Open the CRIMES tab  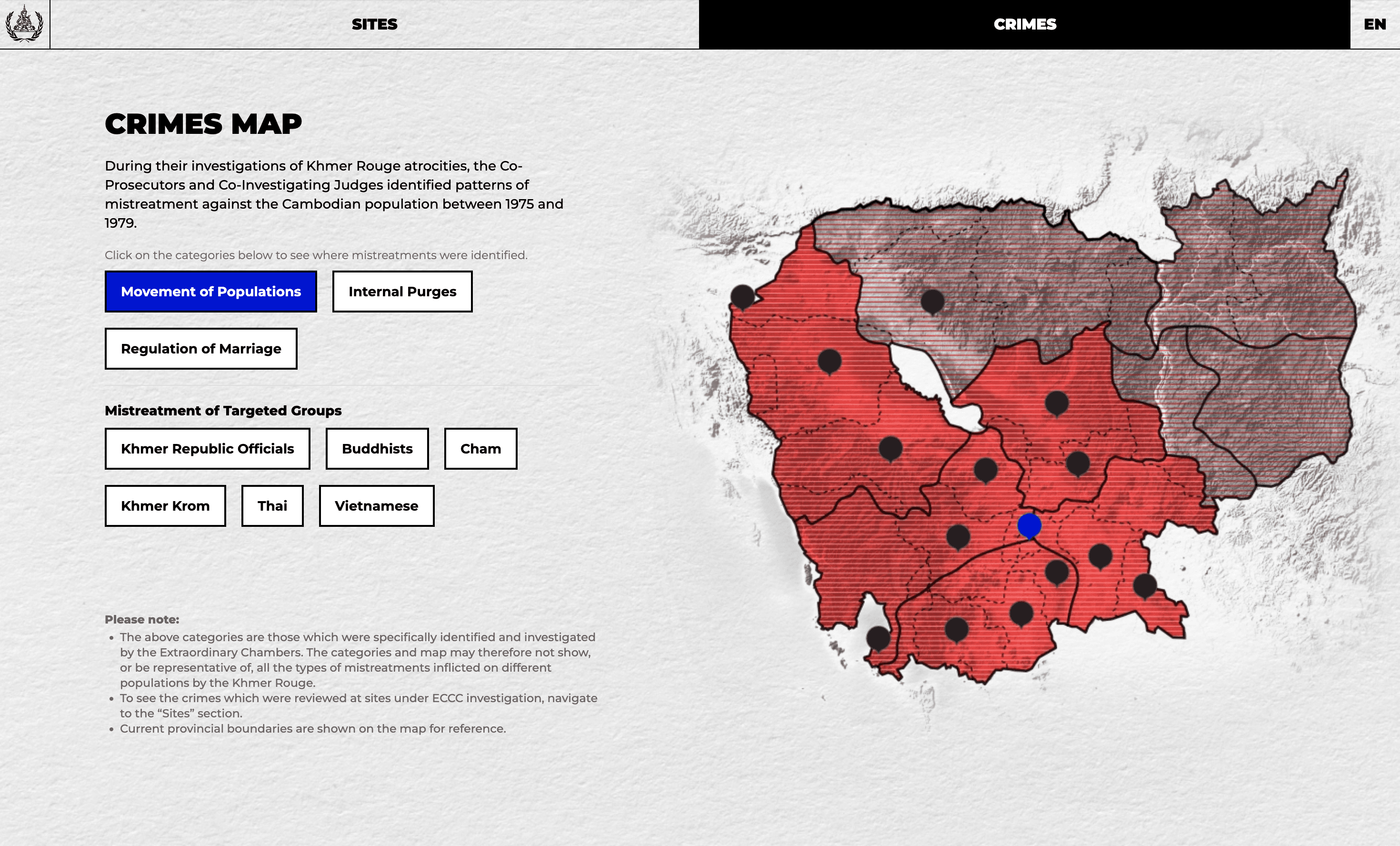[x=1024, y=24]
